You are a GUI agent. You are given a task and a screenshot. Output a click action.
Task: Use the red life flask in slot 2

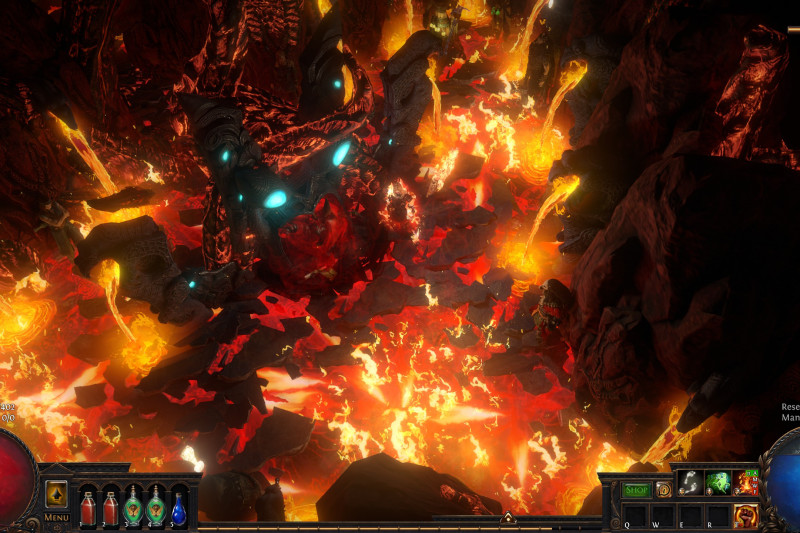tap(110, 508)
